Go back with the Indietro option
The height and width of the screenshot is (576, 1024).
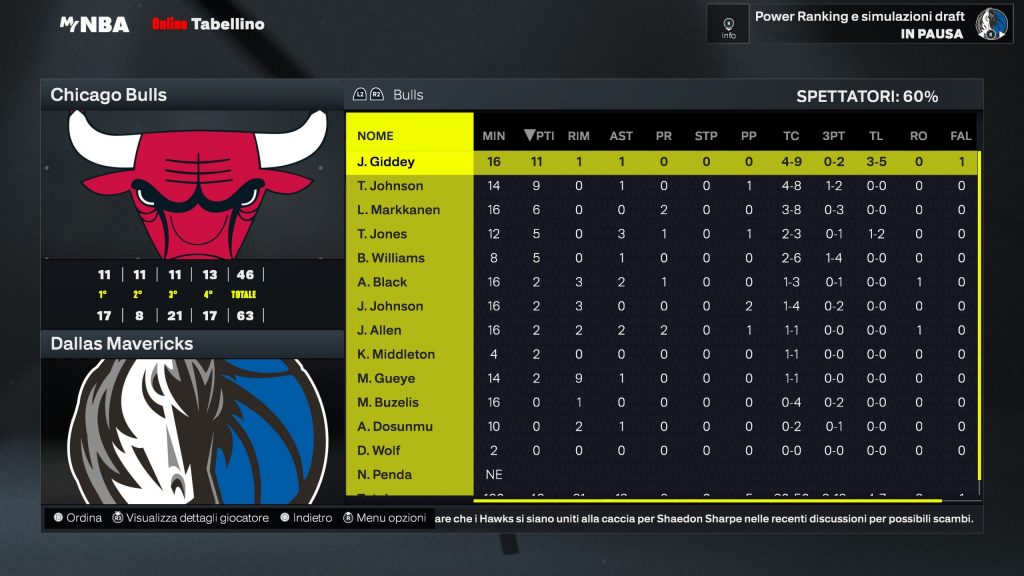click(306, 518)
